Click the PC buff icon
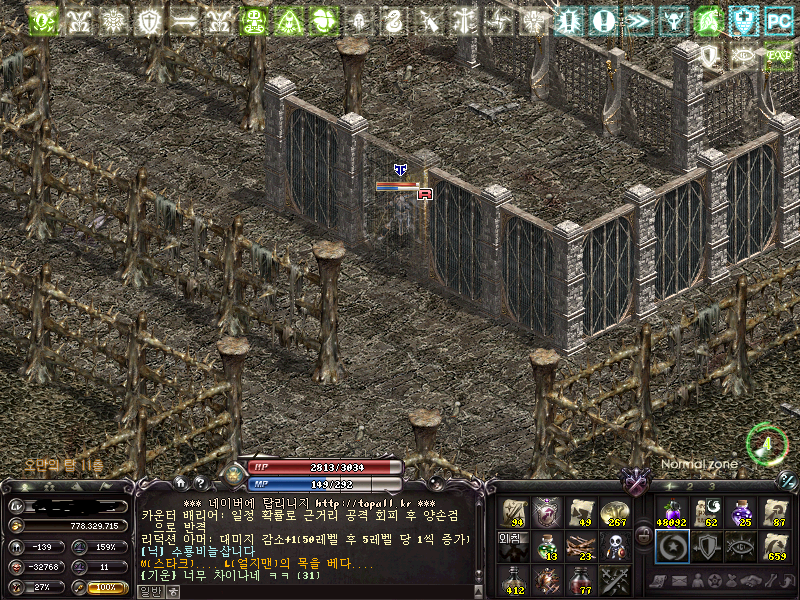Screen dimensions: 800x600 click(778, 19)
